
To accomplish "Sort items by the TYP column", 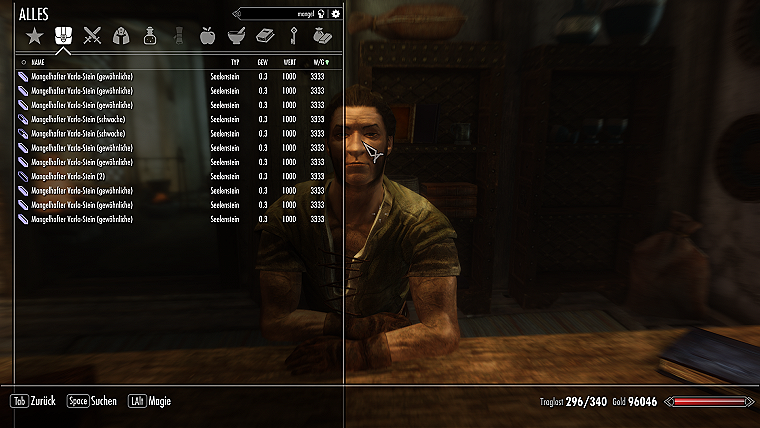I will pyautogui.click(x=235, y=62).
